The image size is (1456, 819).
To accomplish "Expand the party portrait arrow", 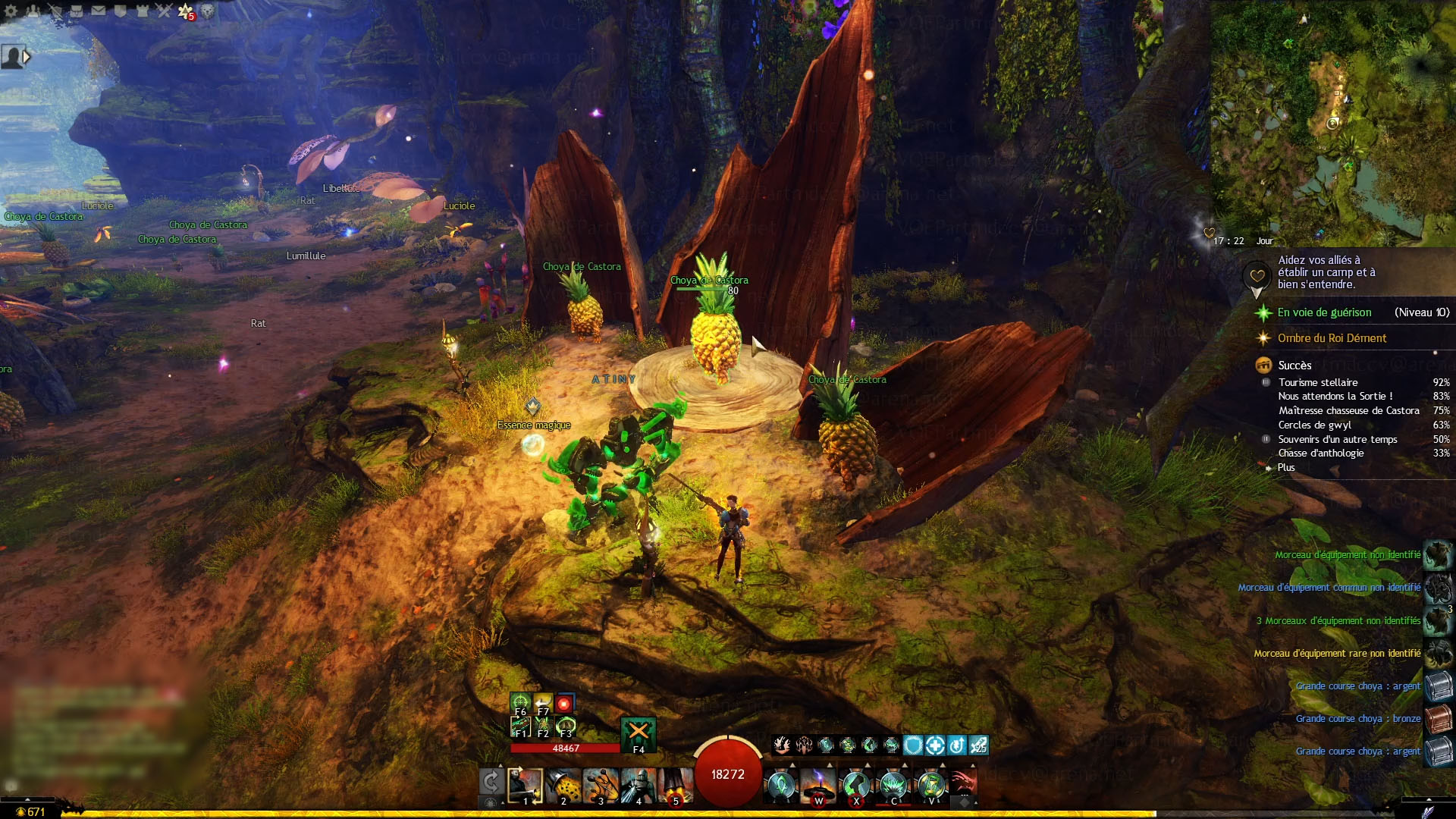I will [x=27, y=57].
